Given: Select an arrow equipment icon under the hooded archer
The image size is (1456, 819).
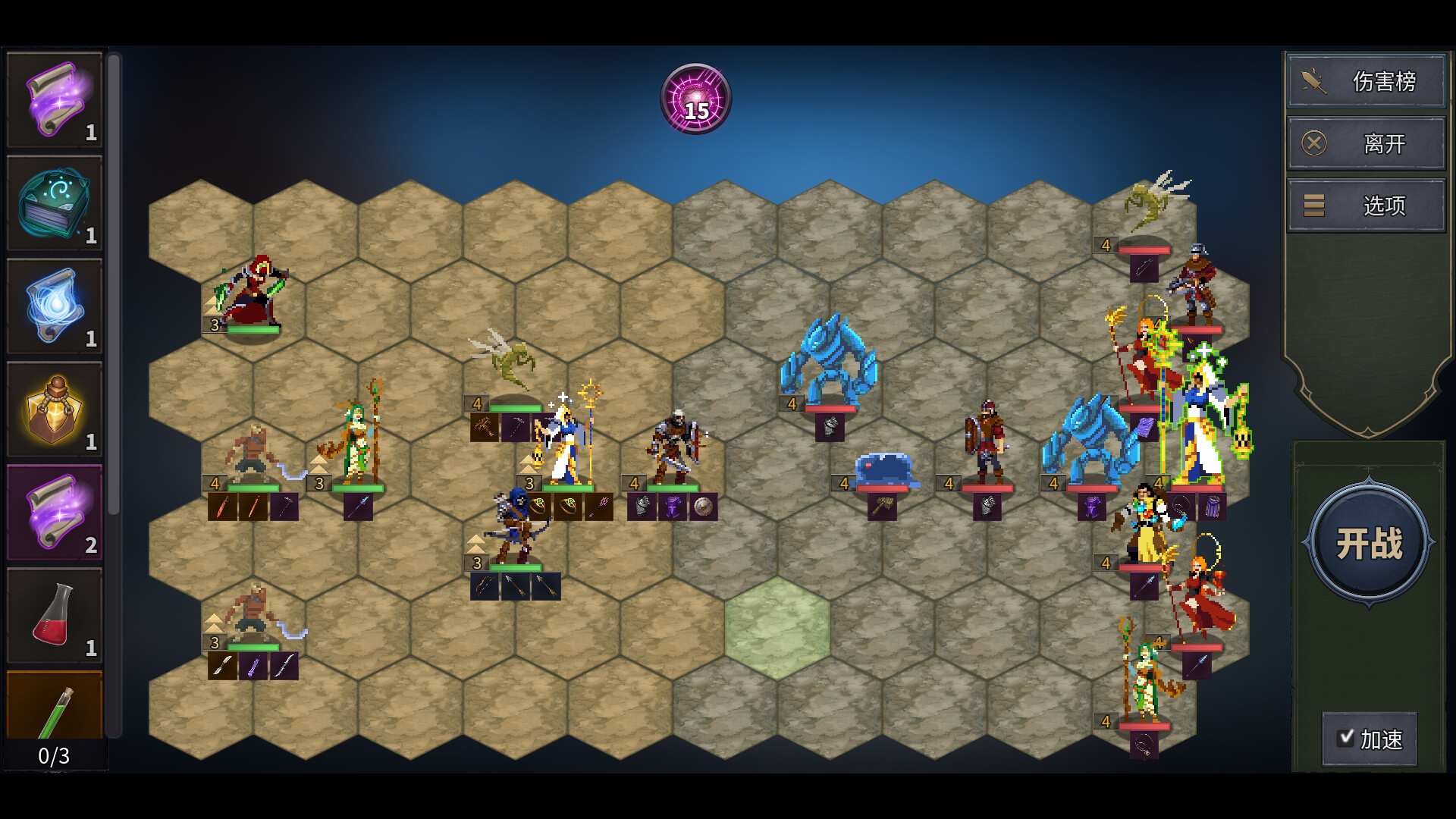Looking at the screenshot, I should click(514, 585).
